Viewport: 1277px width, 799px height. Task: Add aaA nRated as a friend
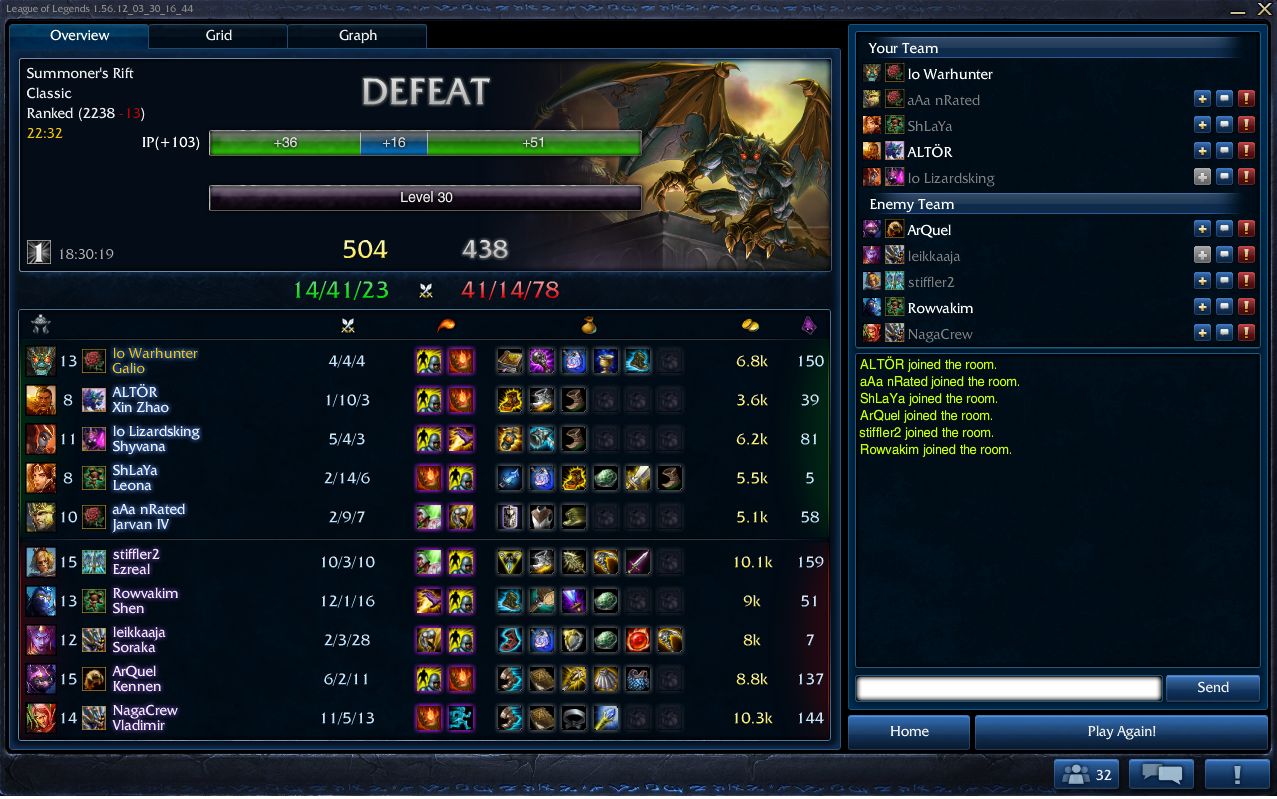(1202, 99)
